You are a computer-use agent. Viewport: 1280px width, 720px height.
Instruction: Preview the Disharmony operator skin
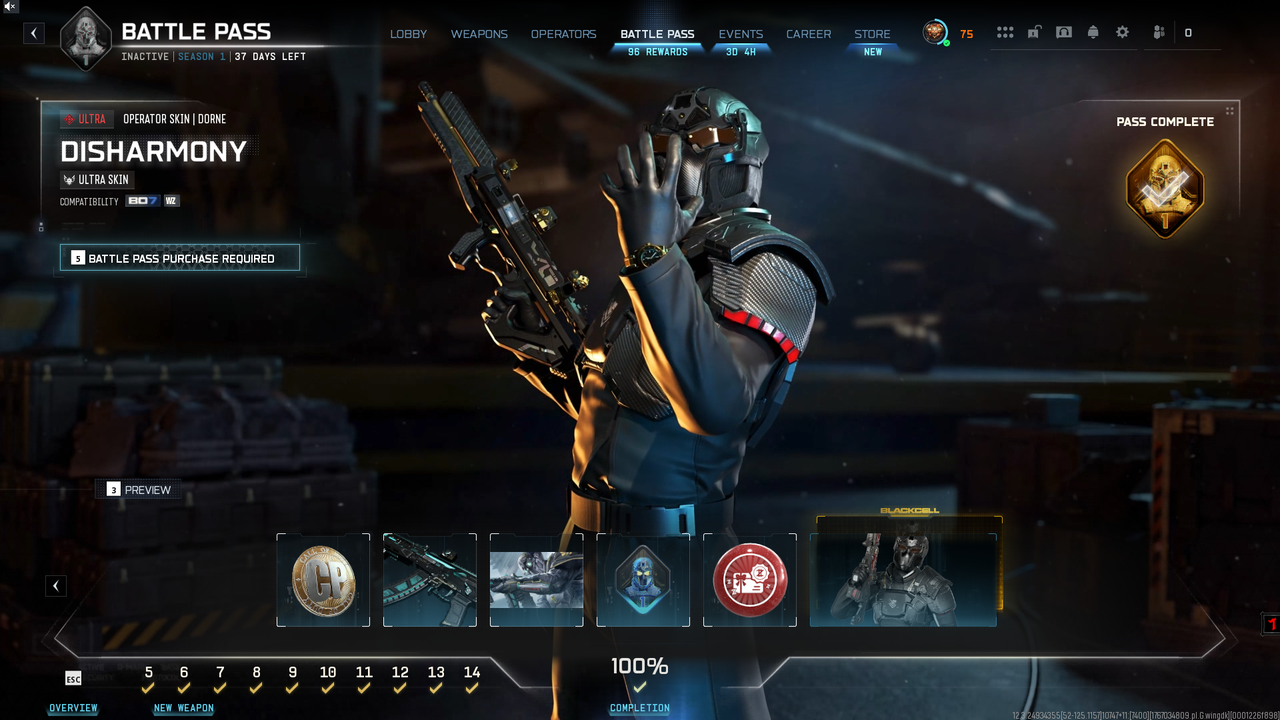pyautogui.click(x=138, y=489)
